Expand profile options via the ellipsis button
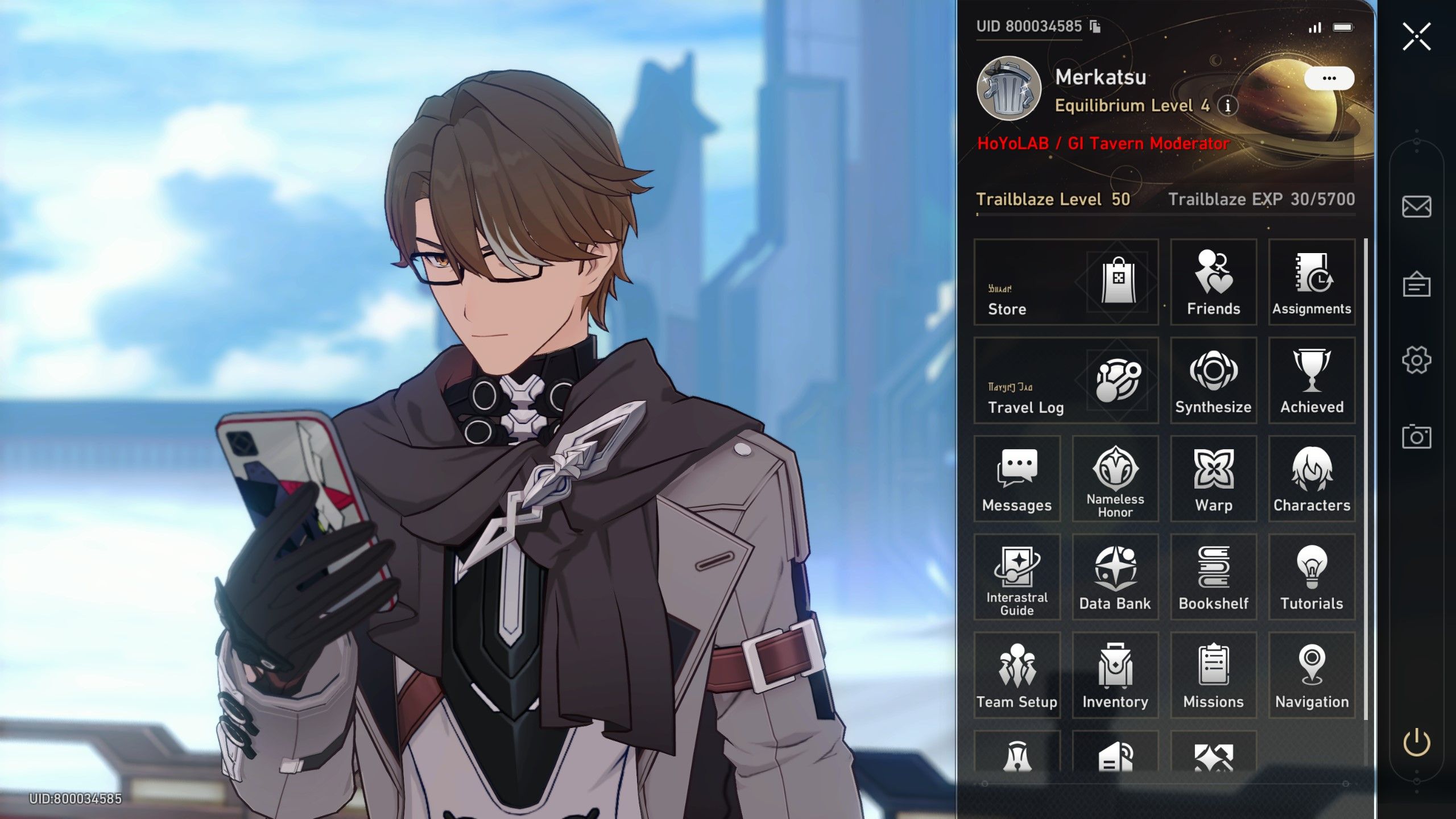The height and width of the screenshot is (819, 1456). [1328, 78]
